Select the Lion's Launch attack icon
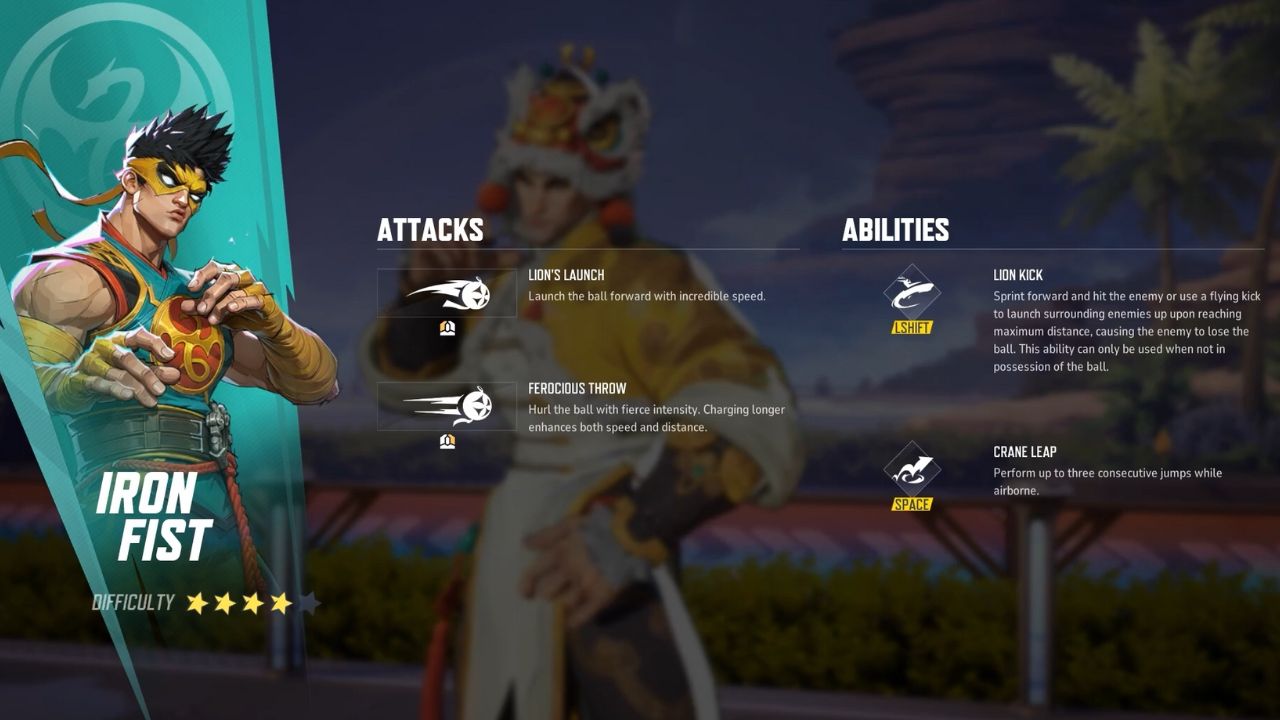Viewport: 1280px width, 720px height. tap(447, 293)
